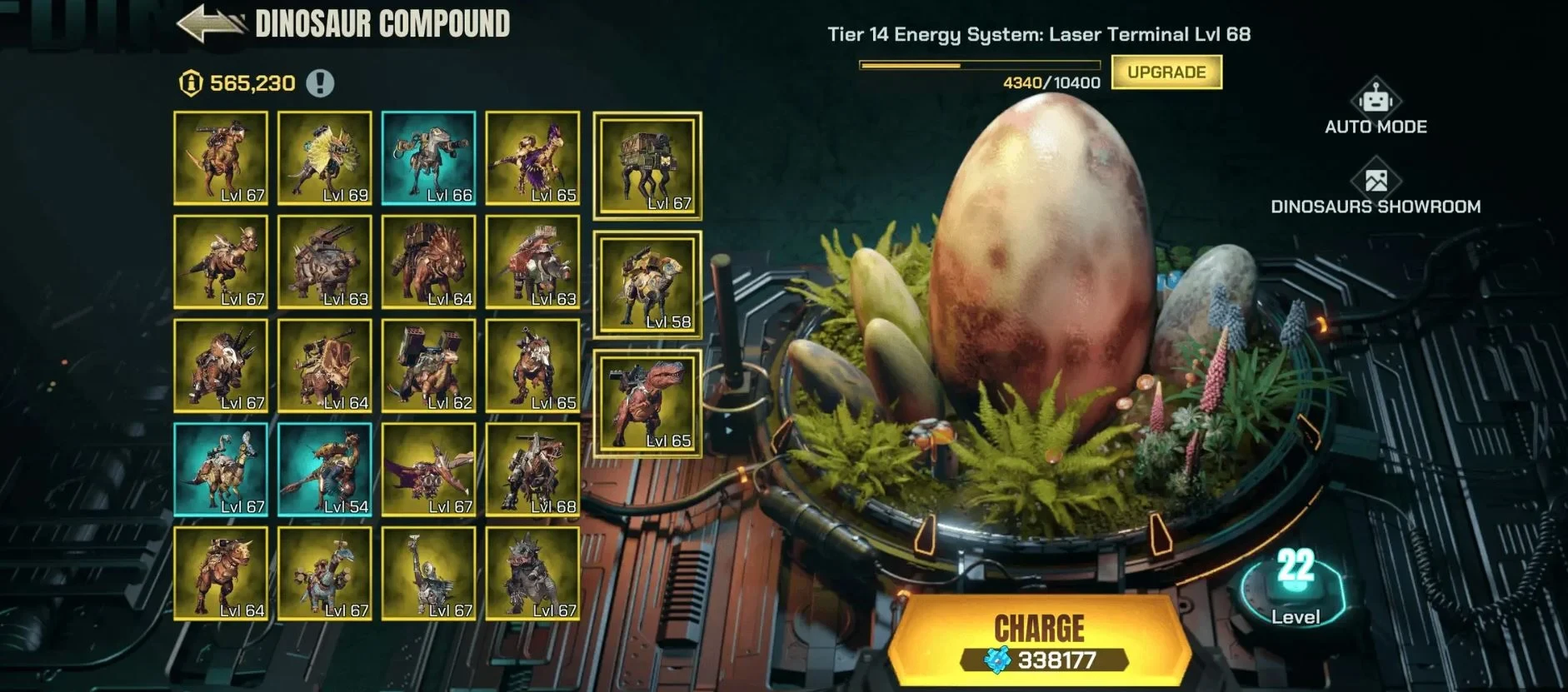The width and height of the screenshot is (1568, 692).
Task: Choose the Lvl 58 dinosaur tile
Action: [x=647, y=285]
